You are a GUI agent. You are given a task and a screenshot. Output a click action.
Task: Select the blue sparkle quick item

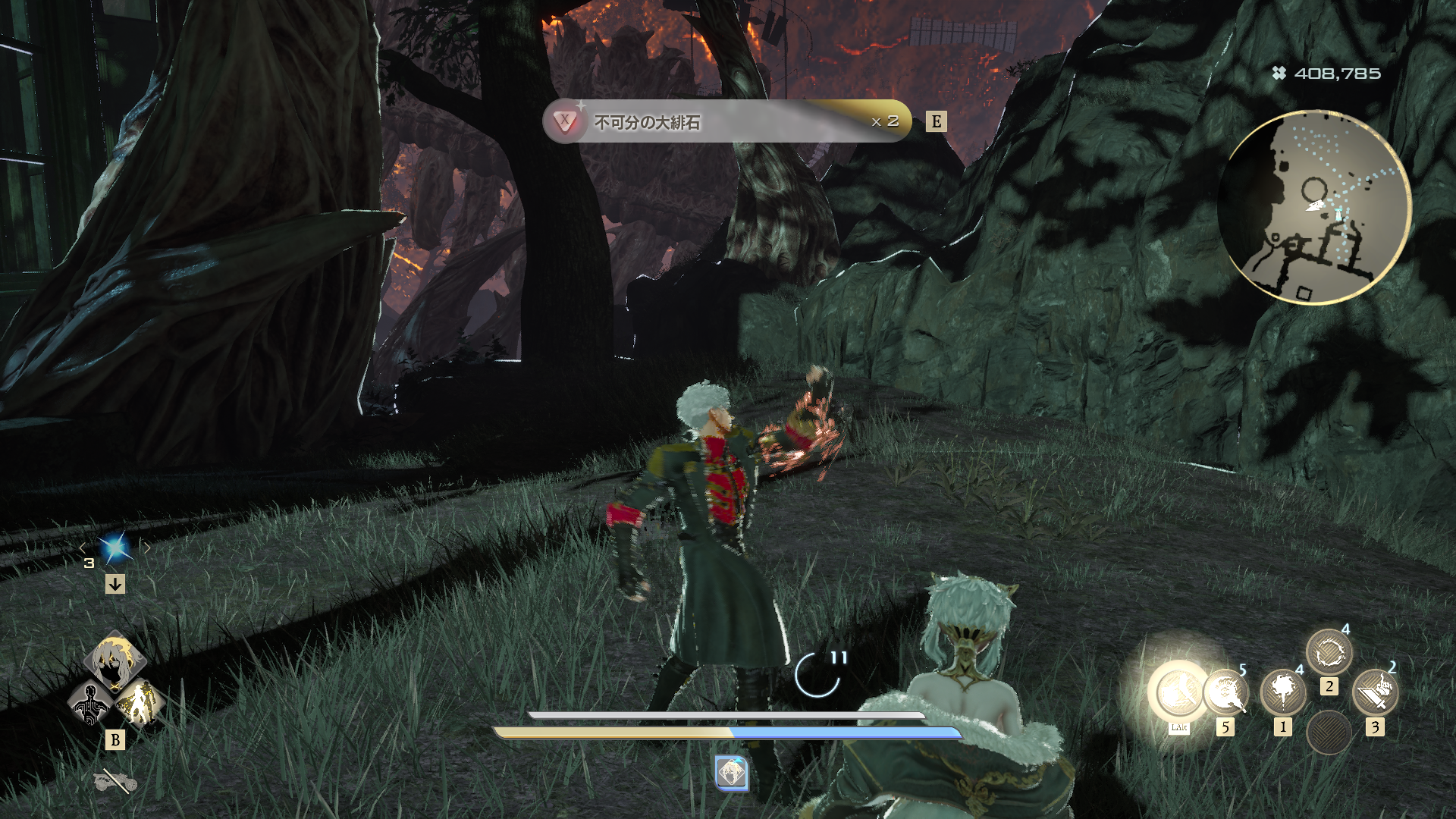pyautogui.click(x=115, y=548)
